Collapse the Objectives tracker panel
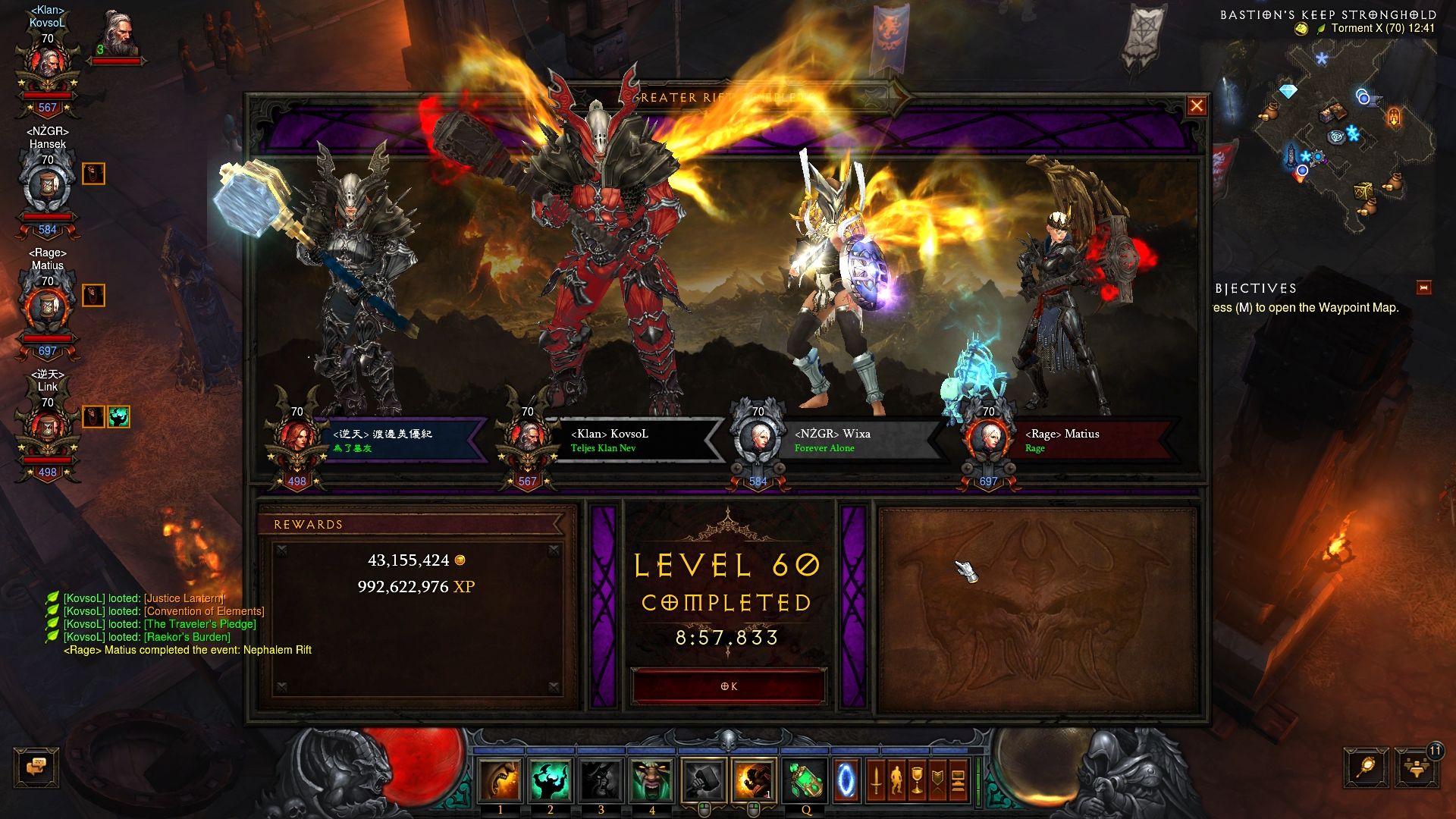 (x=1423, y=287)
